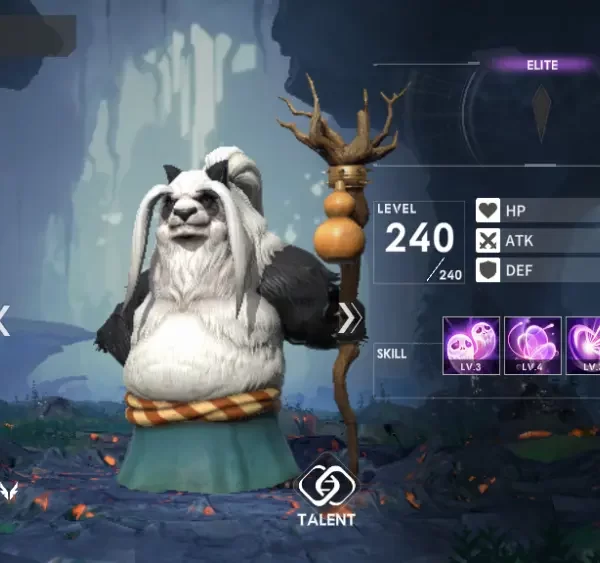Open the Elite rank badge
600x563 pixels.
pos(542,65)
